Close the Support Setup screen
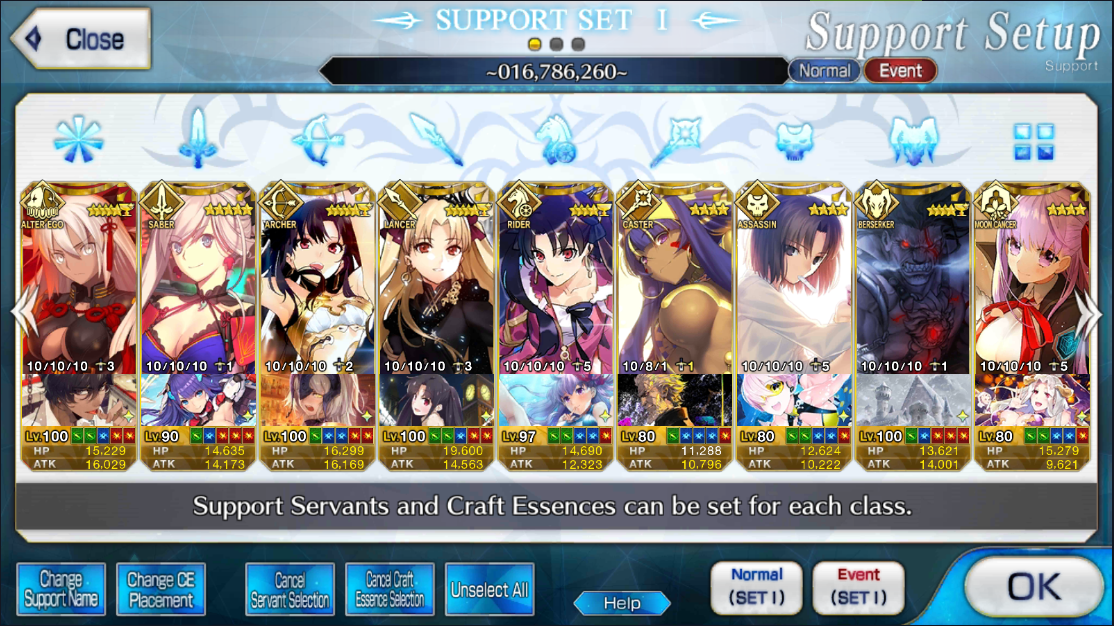 tap(82, 40)
